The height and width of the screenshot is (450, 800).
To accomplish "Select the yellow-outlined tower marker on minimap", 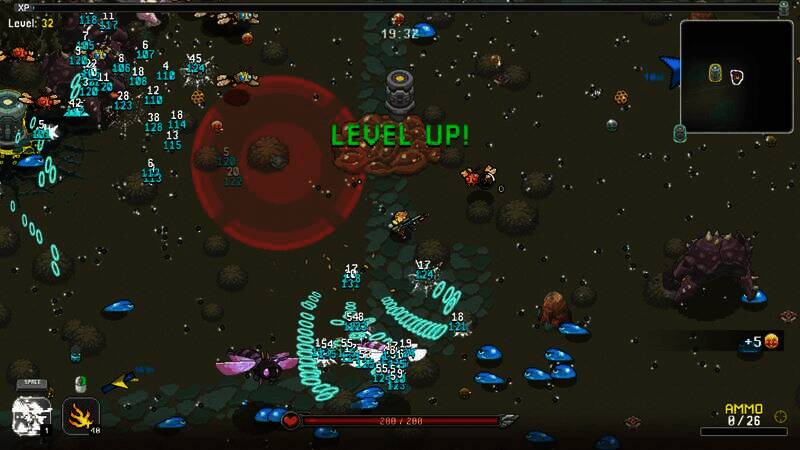I will click(715, 73).
